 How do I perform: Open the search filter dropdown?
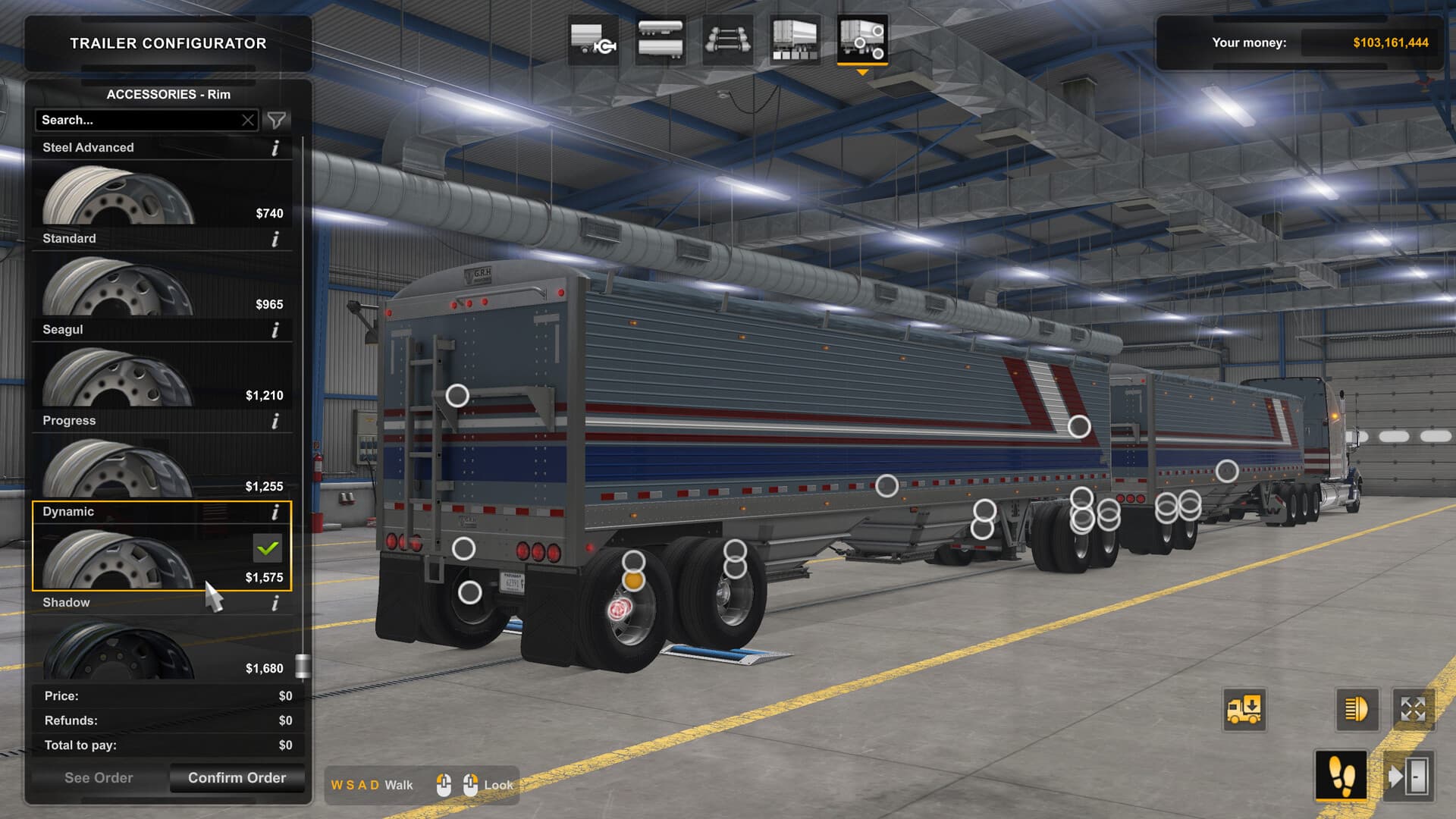coord(278,120)
